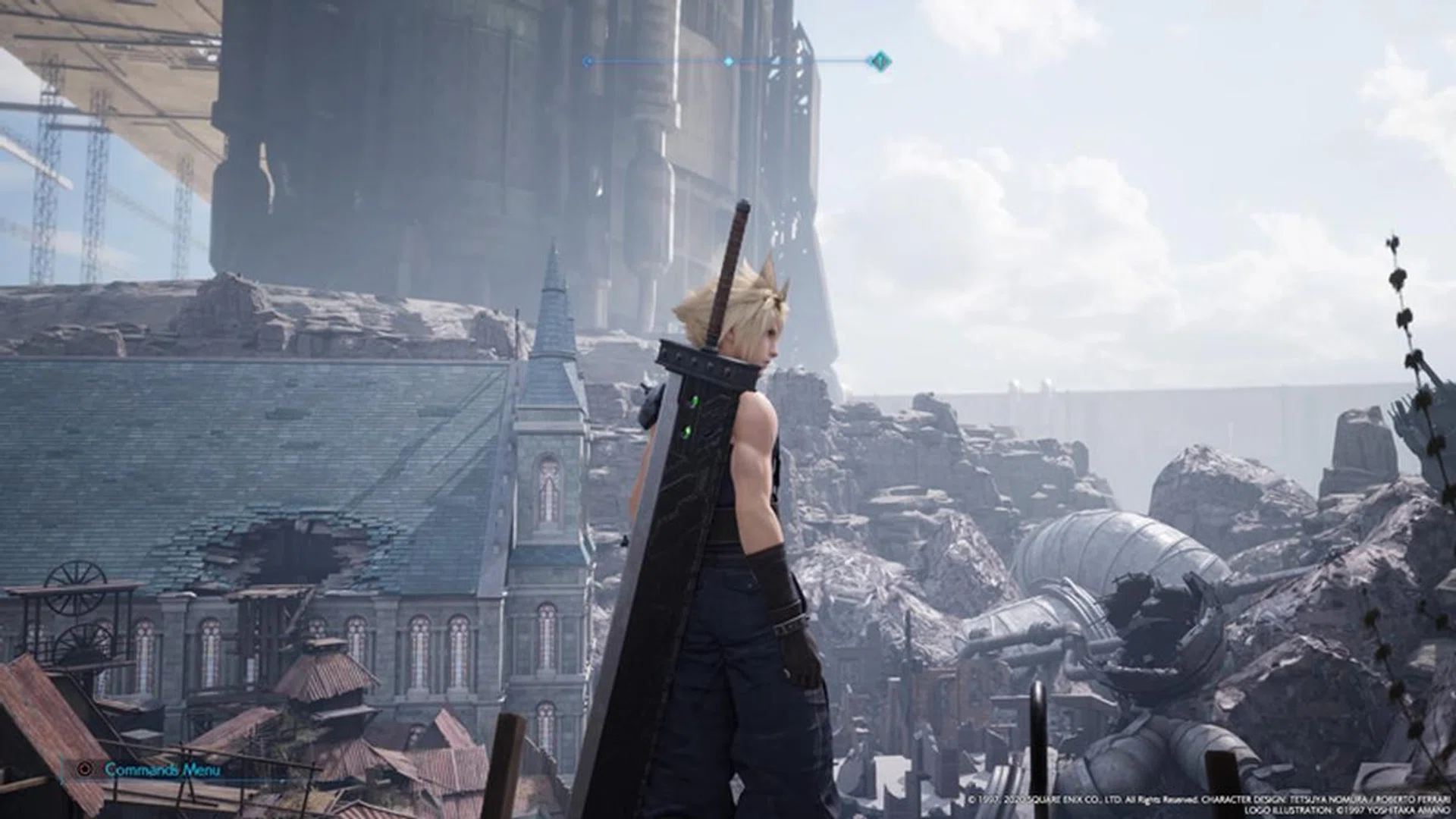Click the small diamond marker mid-slider
The image size is (1456, 819).
728,60
